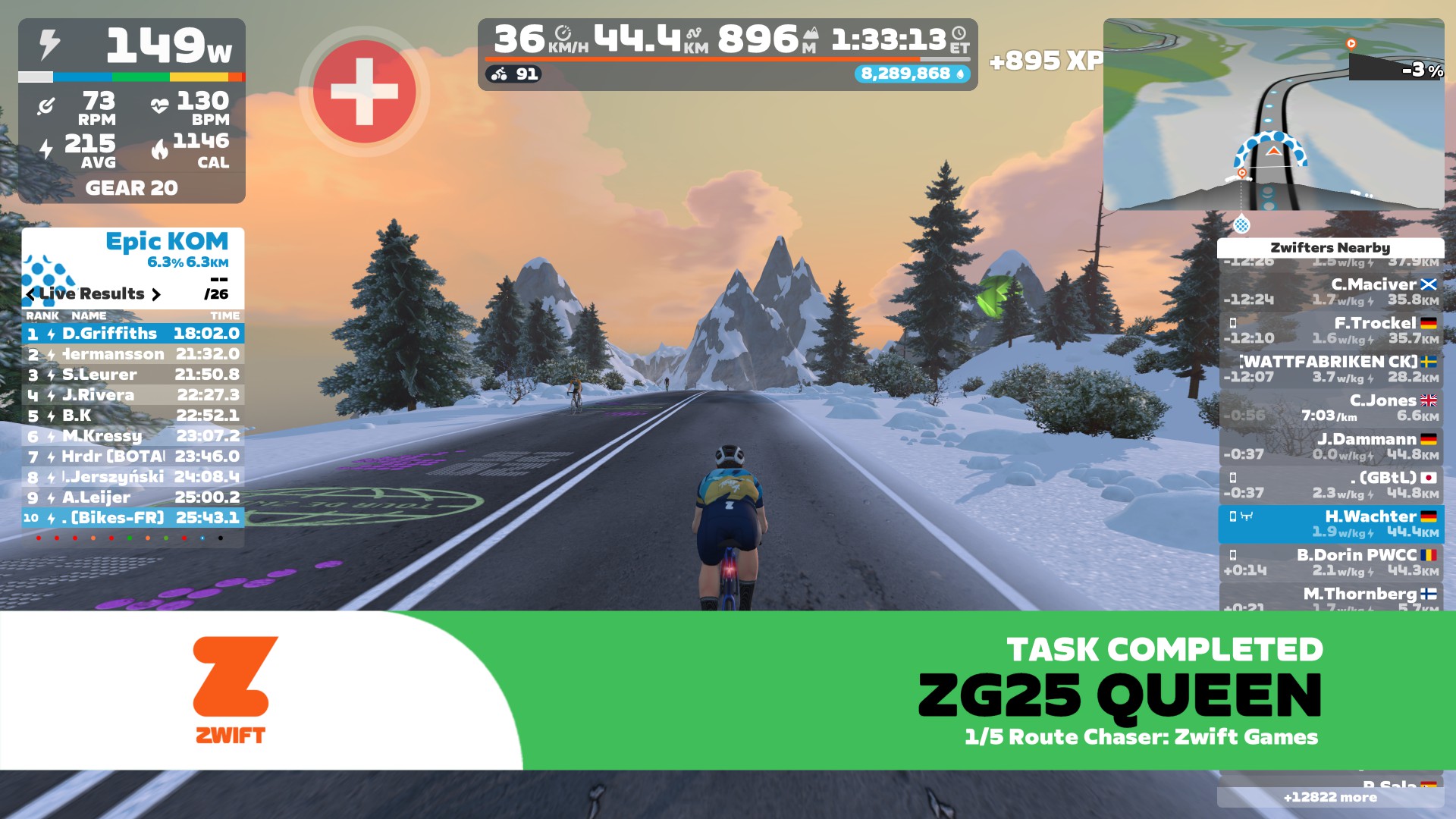Select C.Maciver in Zwifters Nearby
This screenshot has height=819, width=1456.
pyautogui.click(x=1331, y=292)
